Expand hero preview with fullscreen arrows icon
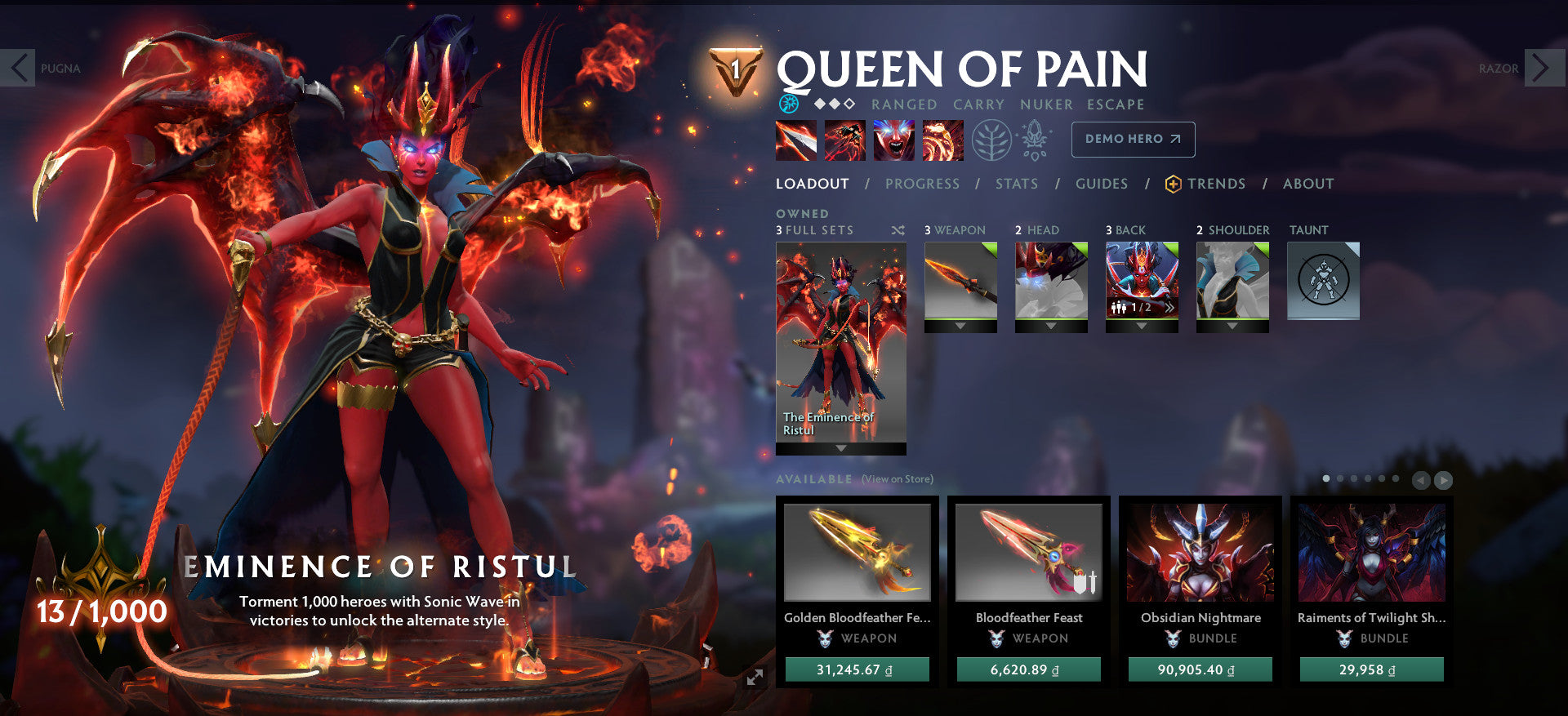This screenshot has height=716, width=1568. [754, 675]
